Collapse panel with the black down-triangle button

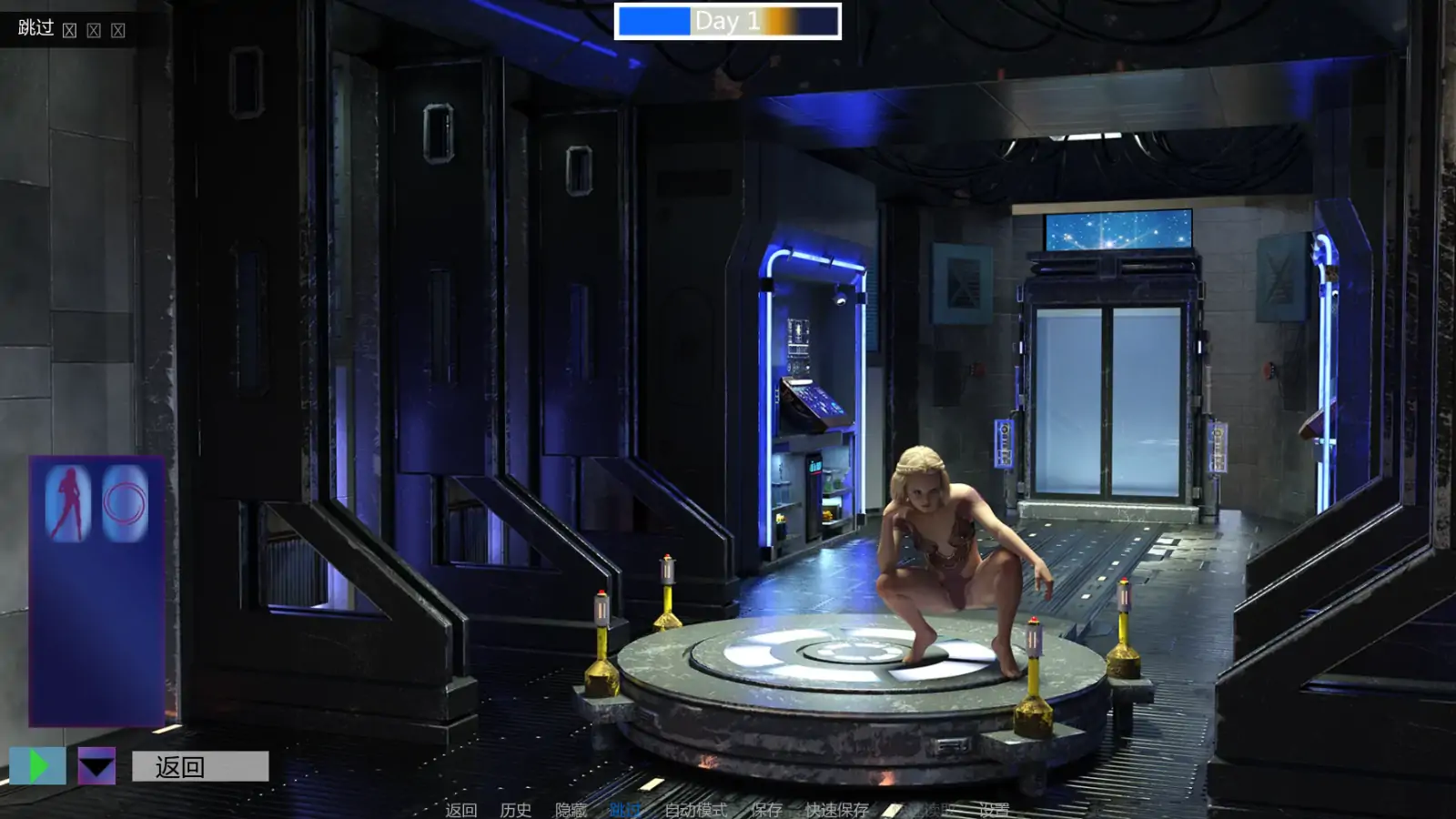pos(96,766)
